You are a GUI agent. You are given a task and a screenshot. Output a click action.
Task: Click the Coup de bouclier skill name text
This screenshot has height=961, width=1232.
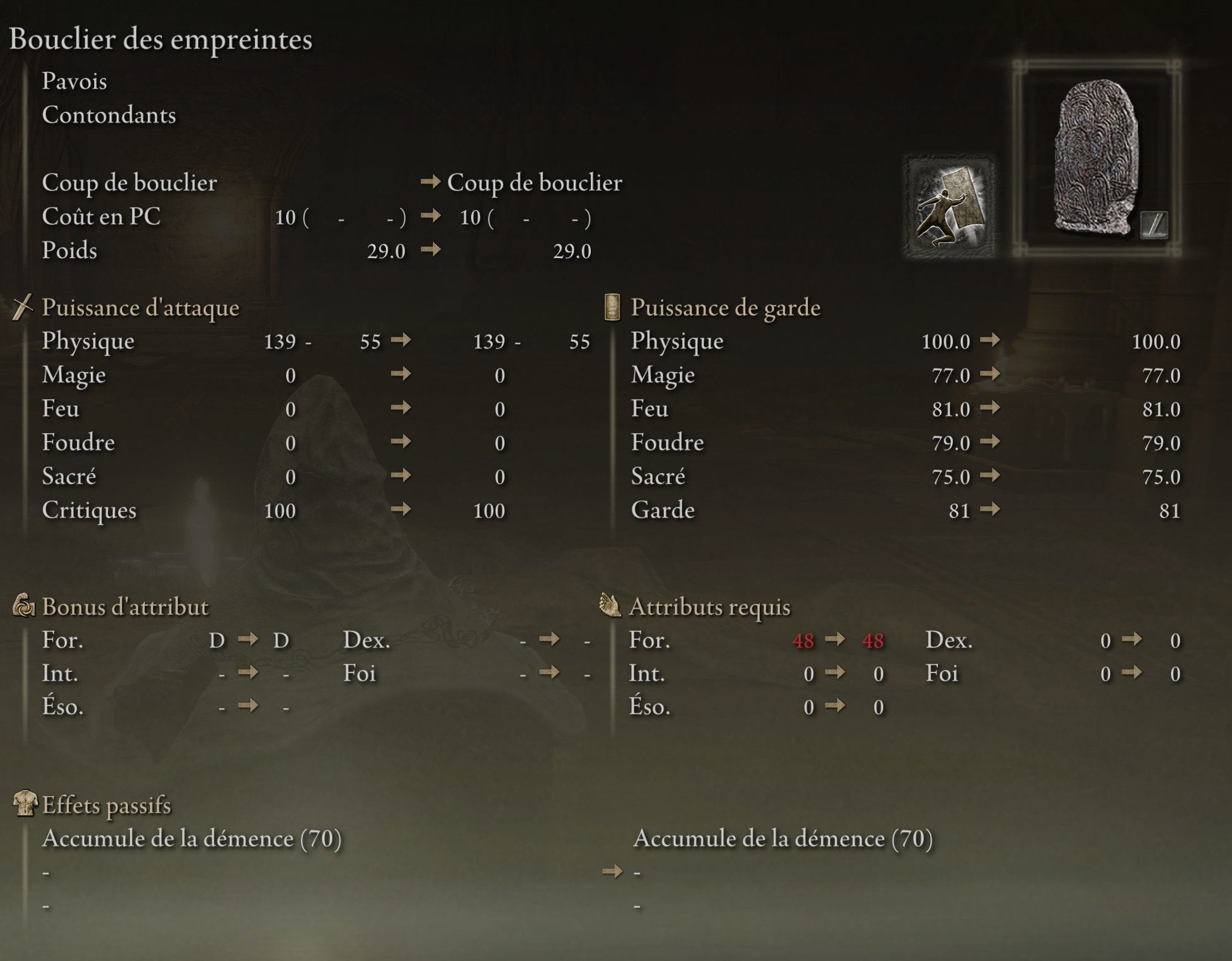[128, 183]
